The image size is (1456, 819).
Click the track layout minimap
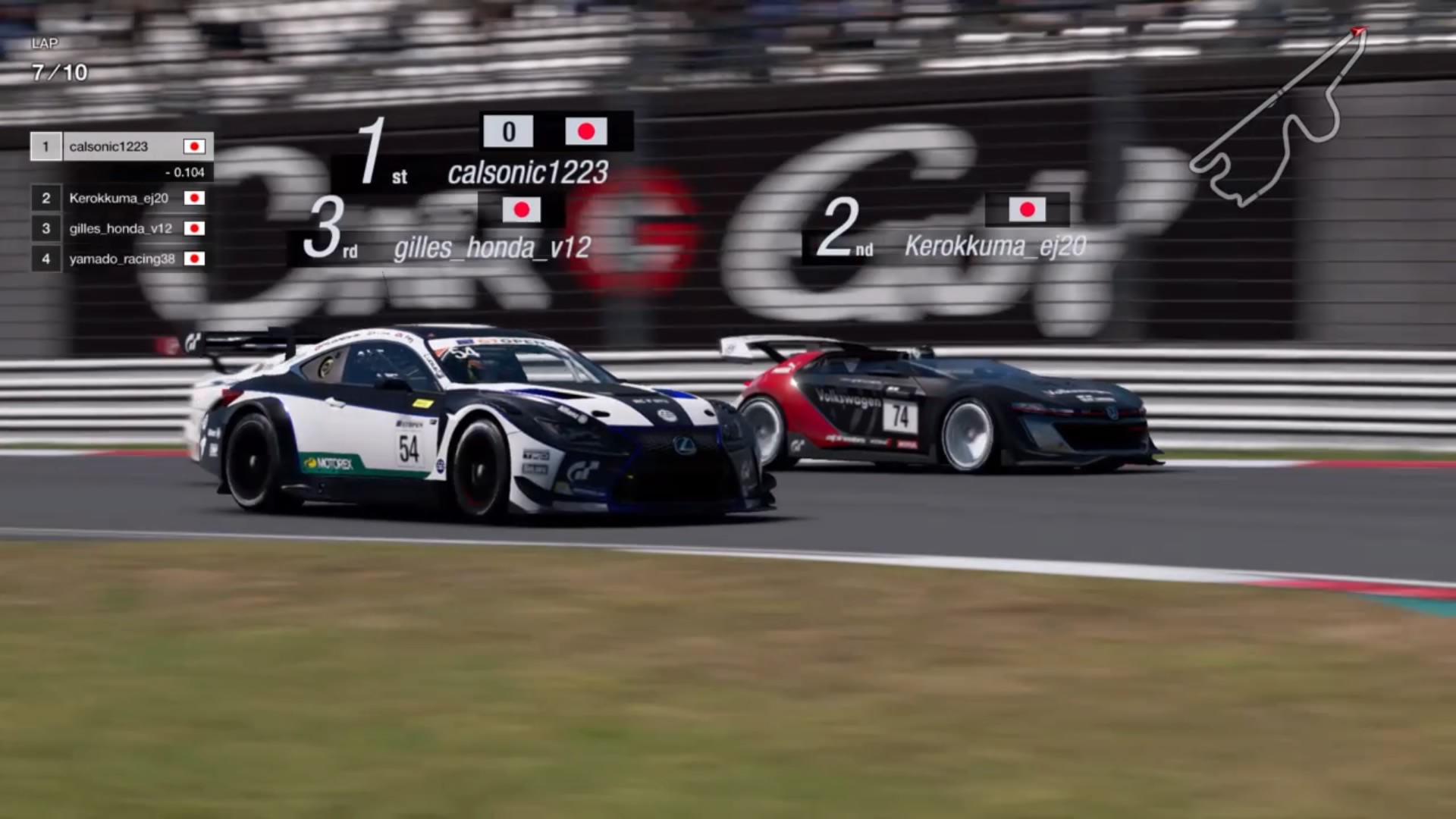(x=1282, y=118)
